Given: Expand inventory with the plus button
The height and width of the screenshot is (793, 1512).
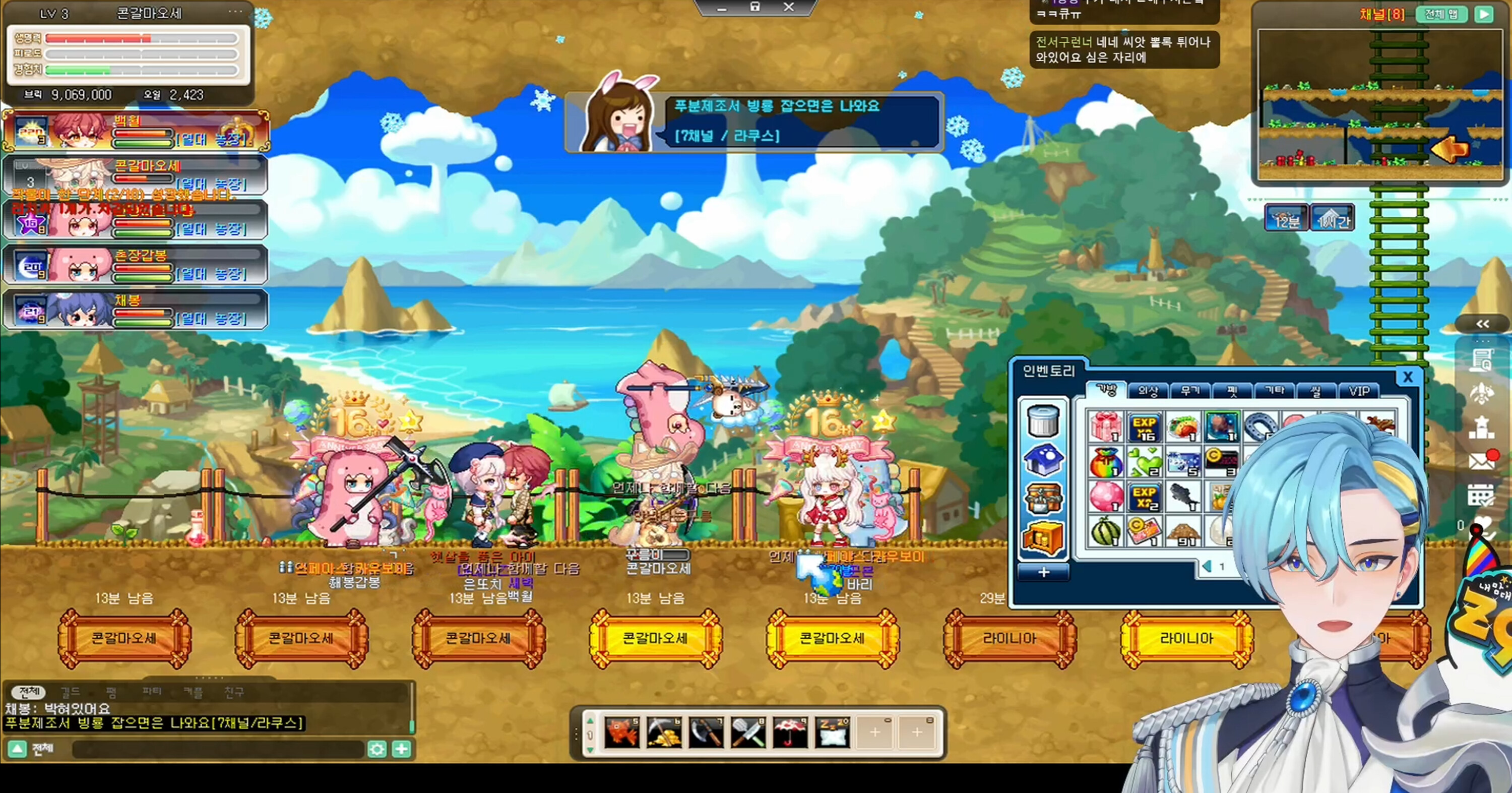Looking at the screenshot, I should [1043, 572].
